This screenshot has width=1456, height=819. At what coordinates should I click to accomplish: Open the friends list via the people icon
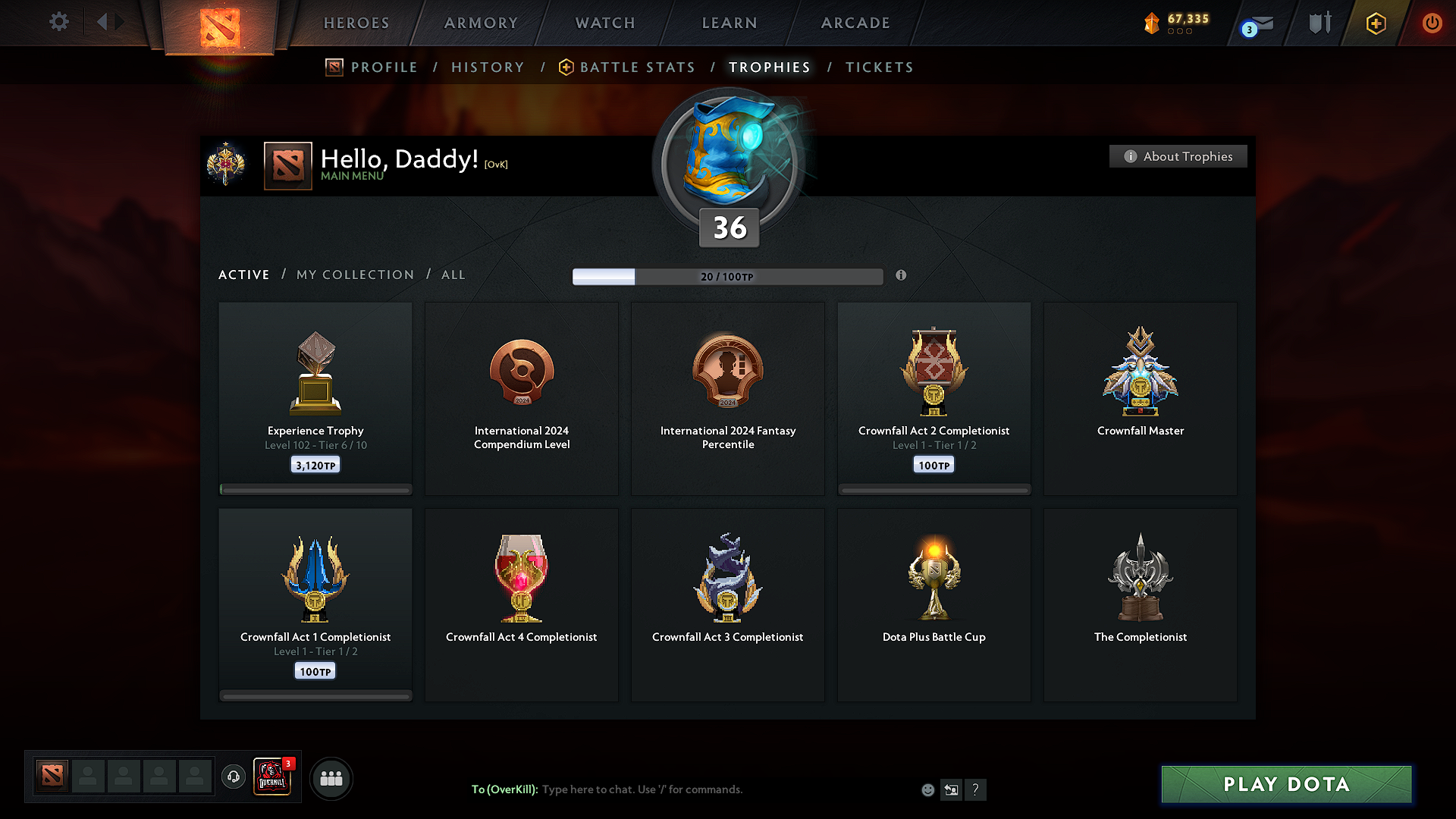(x=331, y=777)
